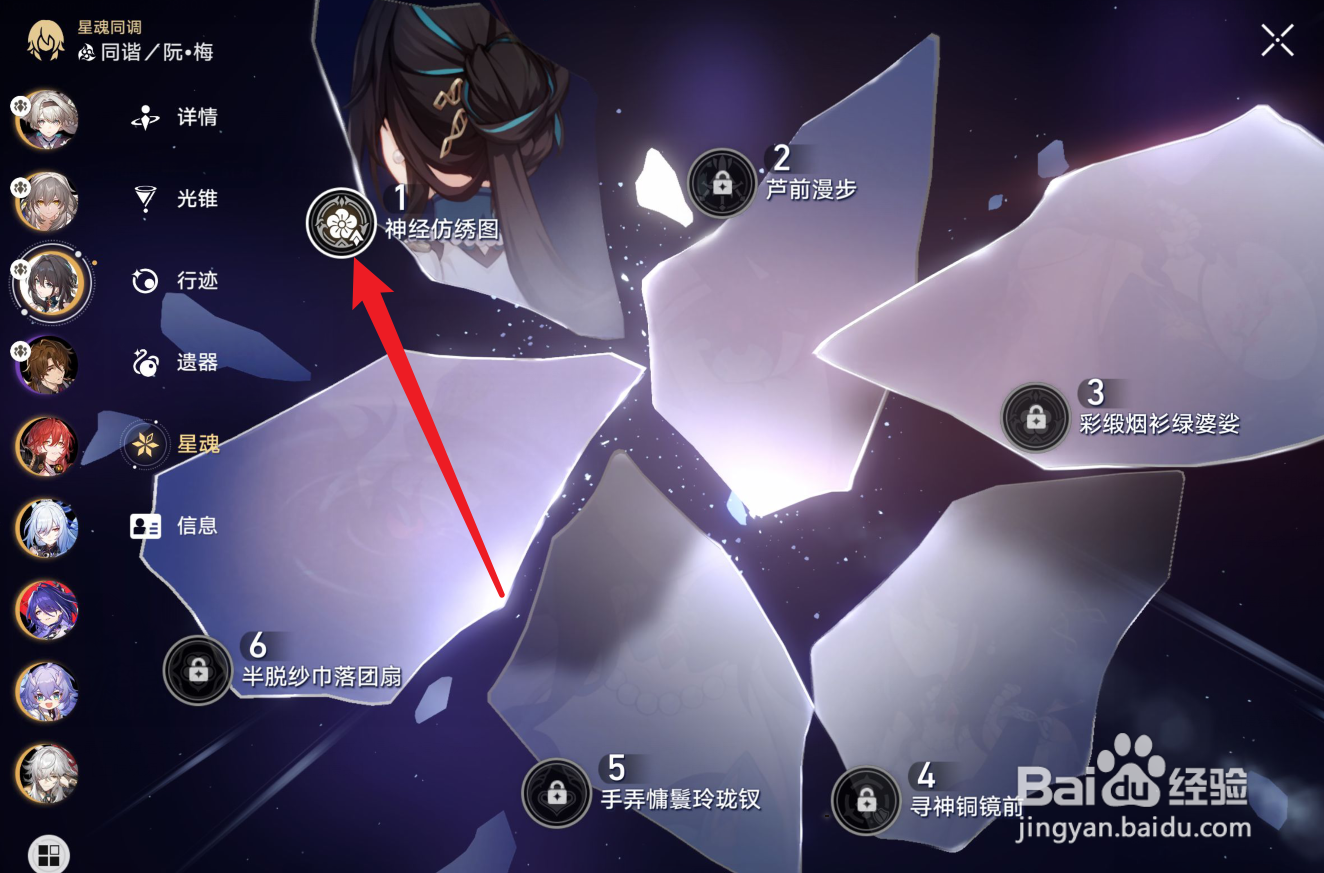Select the red-haired character portrait
The height and width of the screenshot is (873, 1324).
click(47, 447)
